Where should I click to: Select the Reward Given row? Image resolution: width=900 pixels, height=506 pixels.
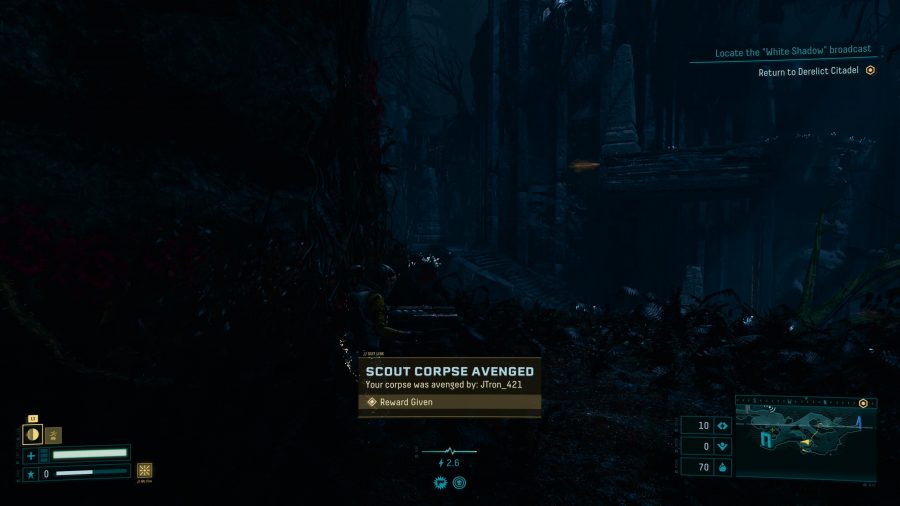tap(450, 402)
